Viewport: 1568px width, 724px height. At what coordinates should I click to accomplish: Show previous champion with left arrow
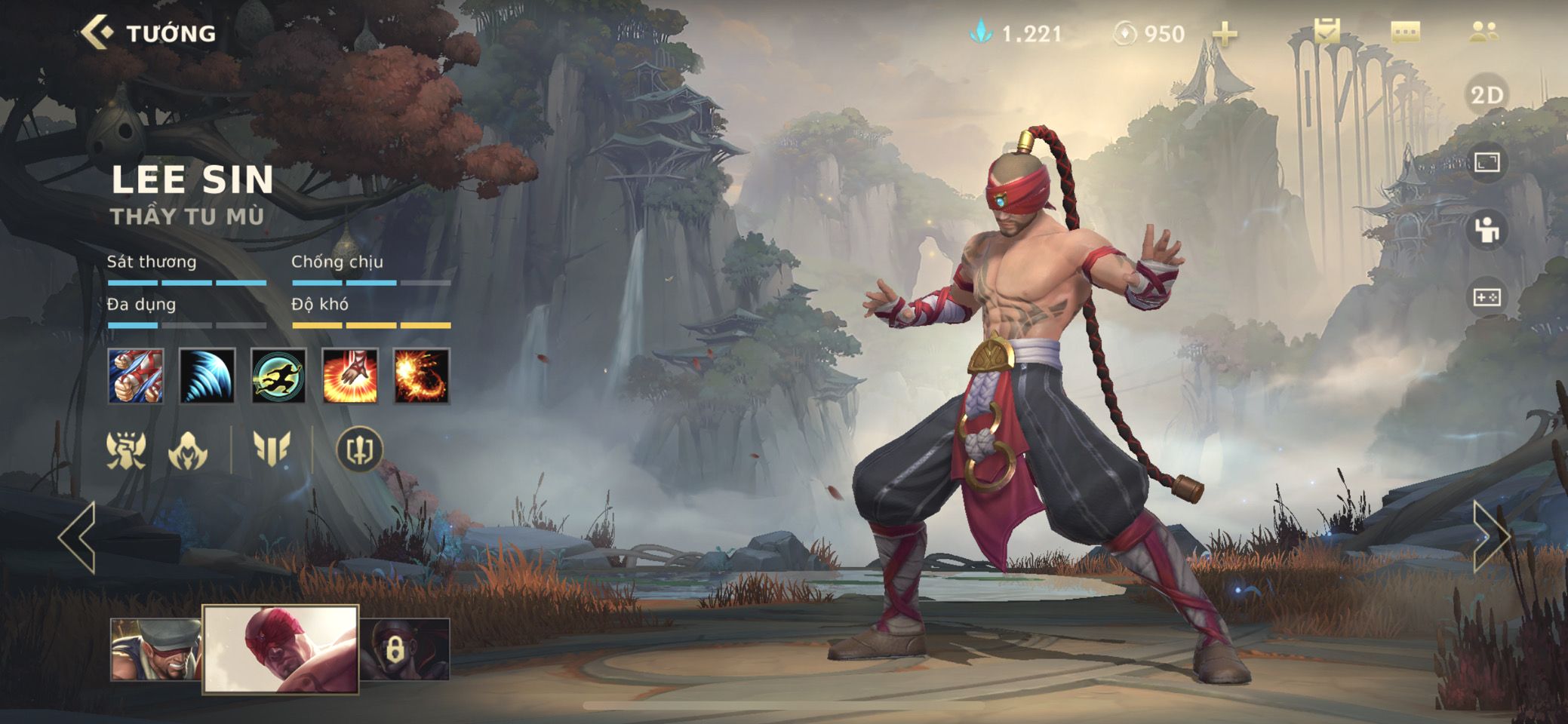pos(78,537)
